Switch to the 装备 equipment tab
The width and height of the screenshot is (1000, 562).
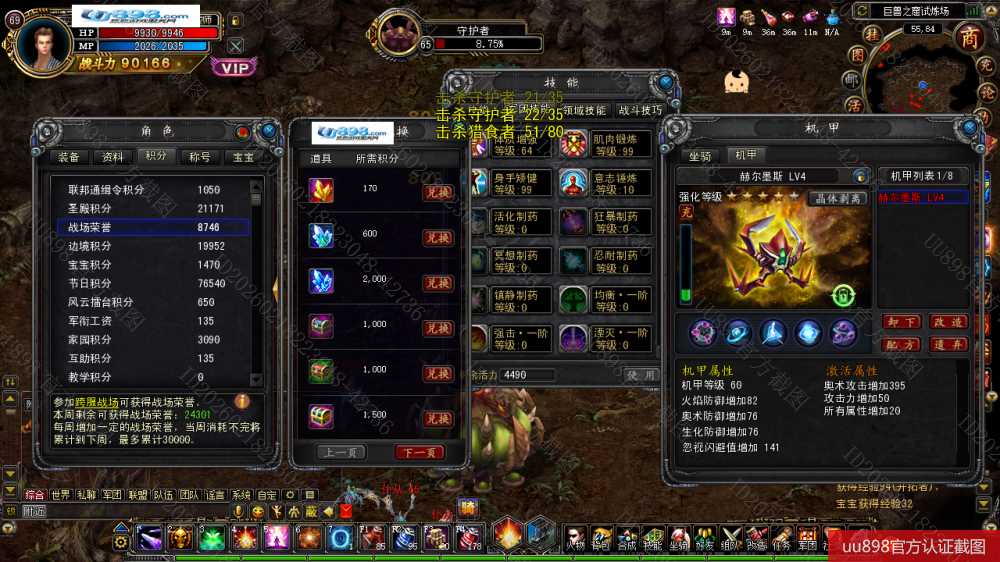(x=69, y=157)
